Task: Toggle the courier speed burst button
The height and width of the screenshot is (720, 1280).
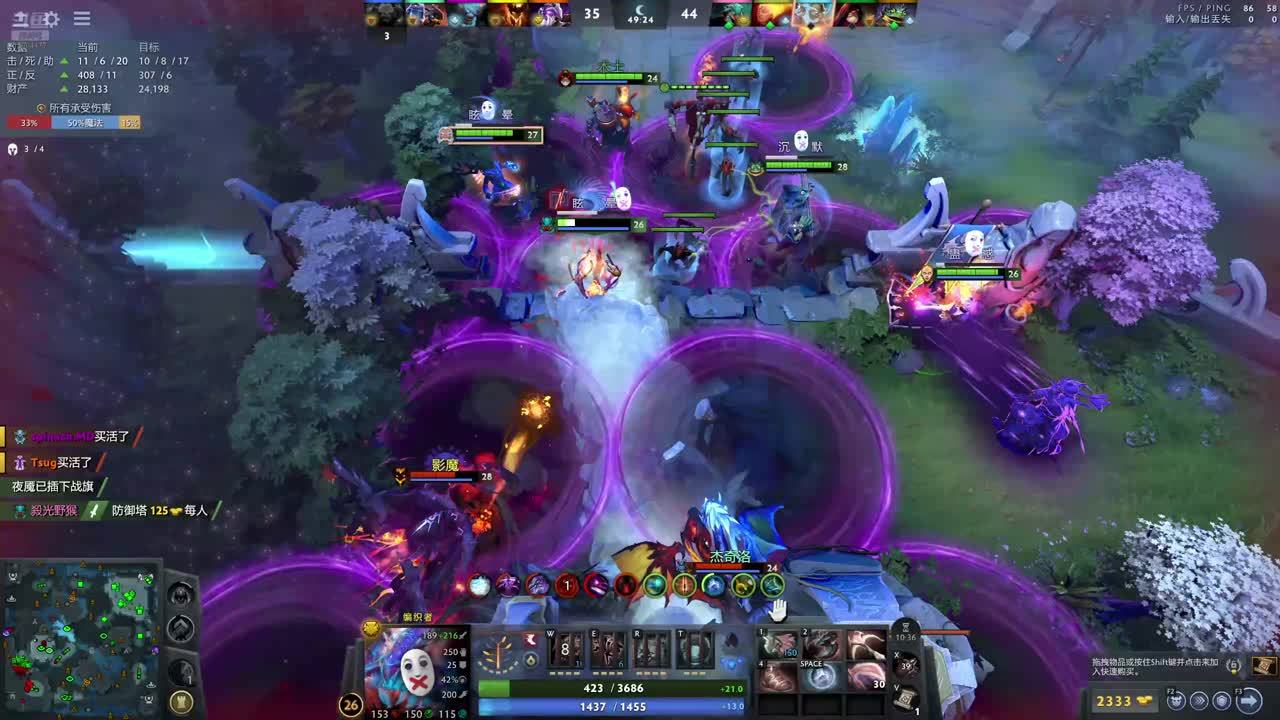Action: 1198,701
